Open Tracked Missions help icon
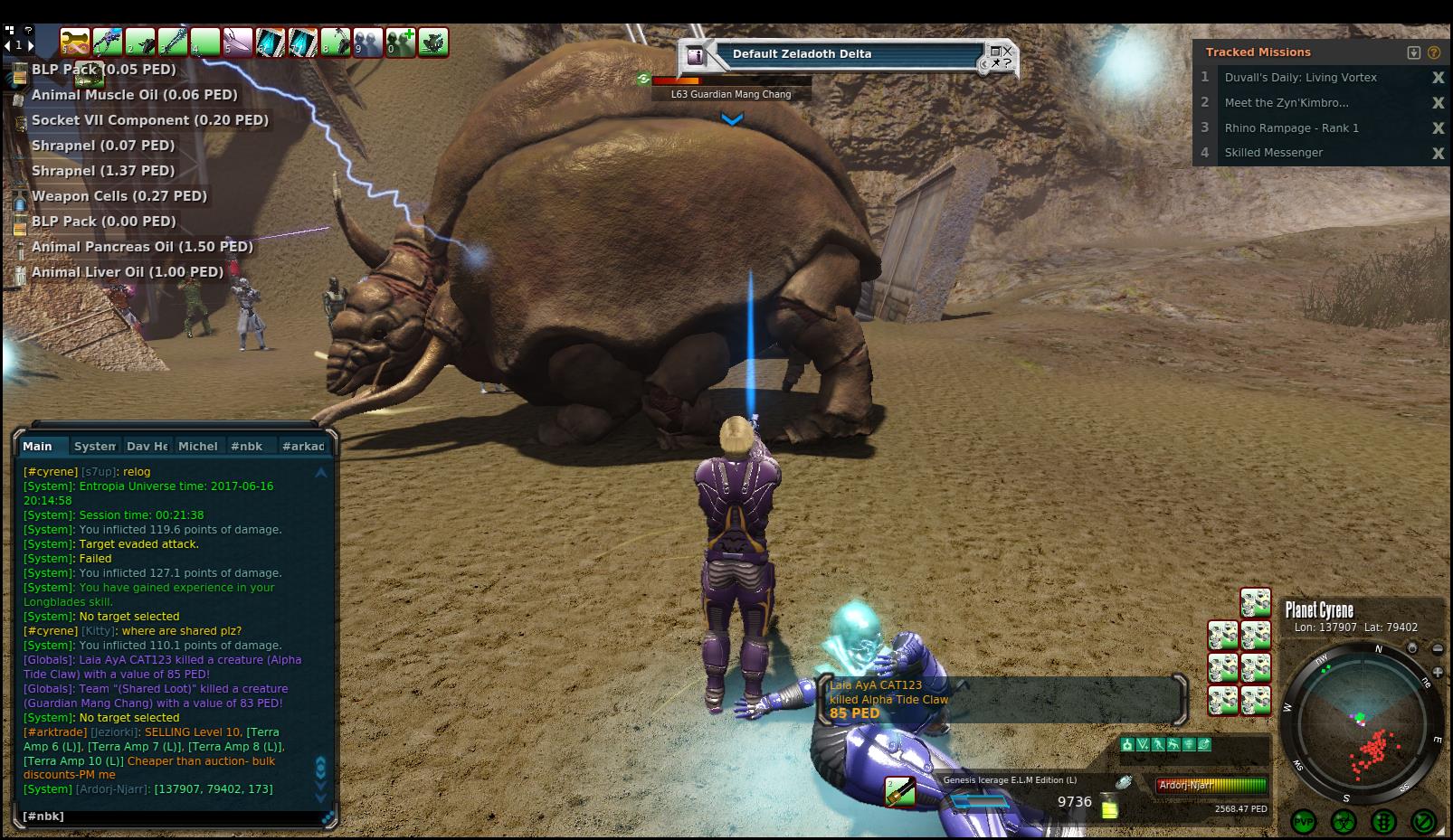1453x840 pixels. 1434,52
